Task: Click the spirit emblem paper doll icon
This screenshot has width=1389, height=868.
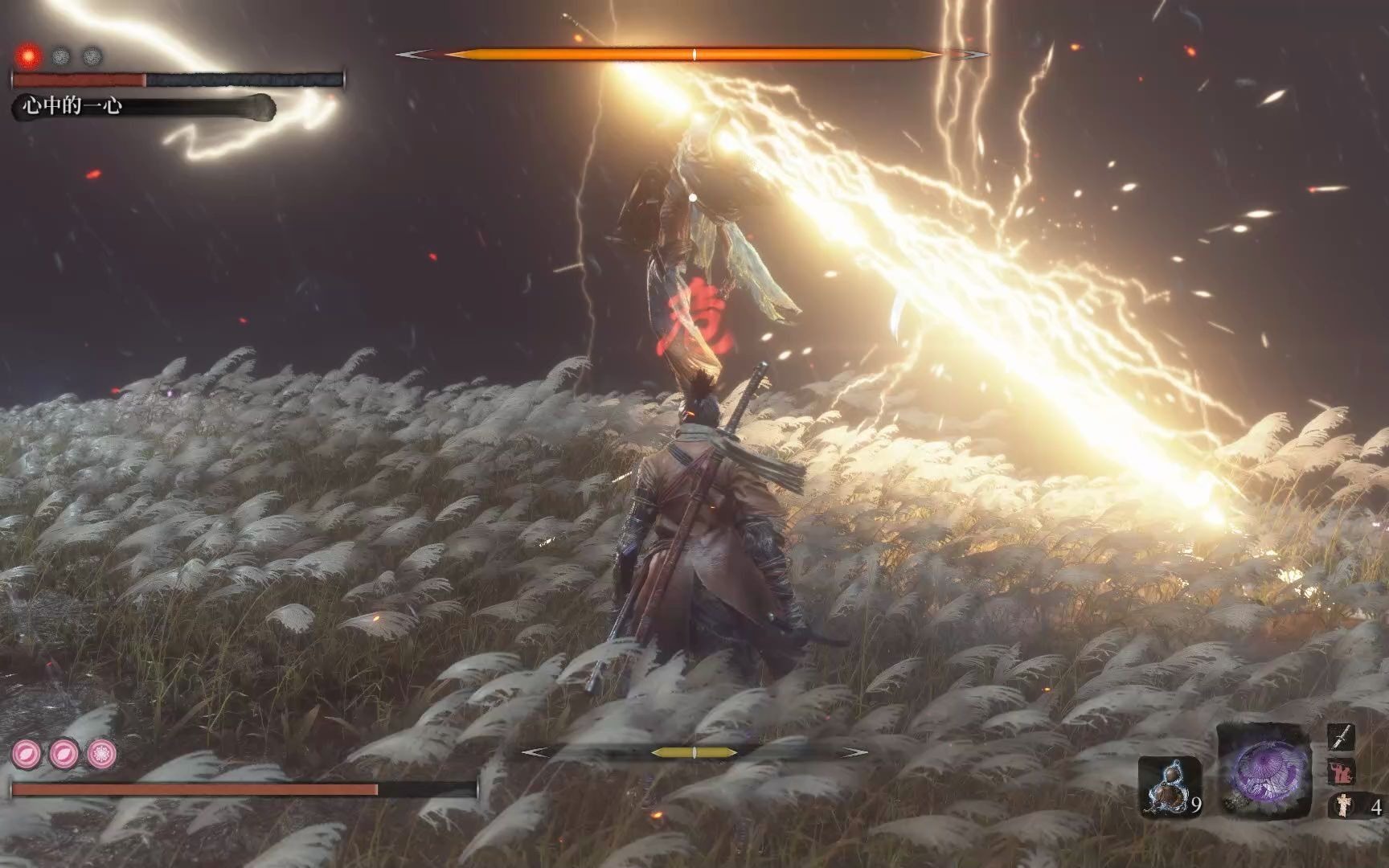Action: 1341,805
